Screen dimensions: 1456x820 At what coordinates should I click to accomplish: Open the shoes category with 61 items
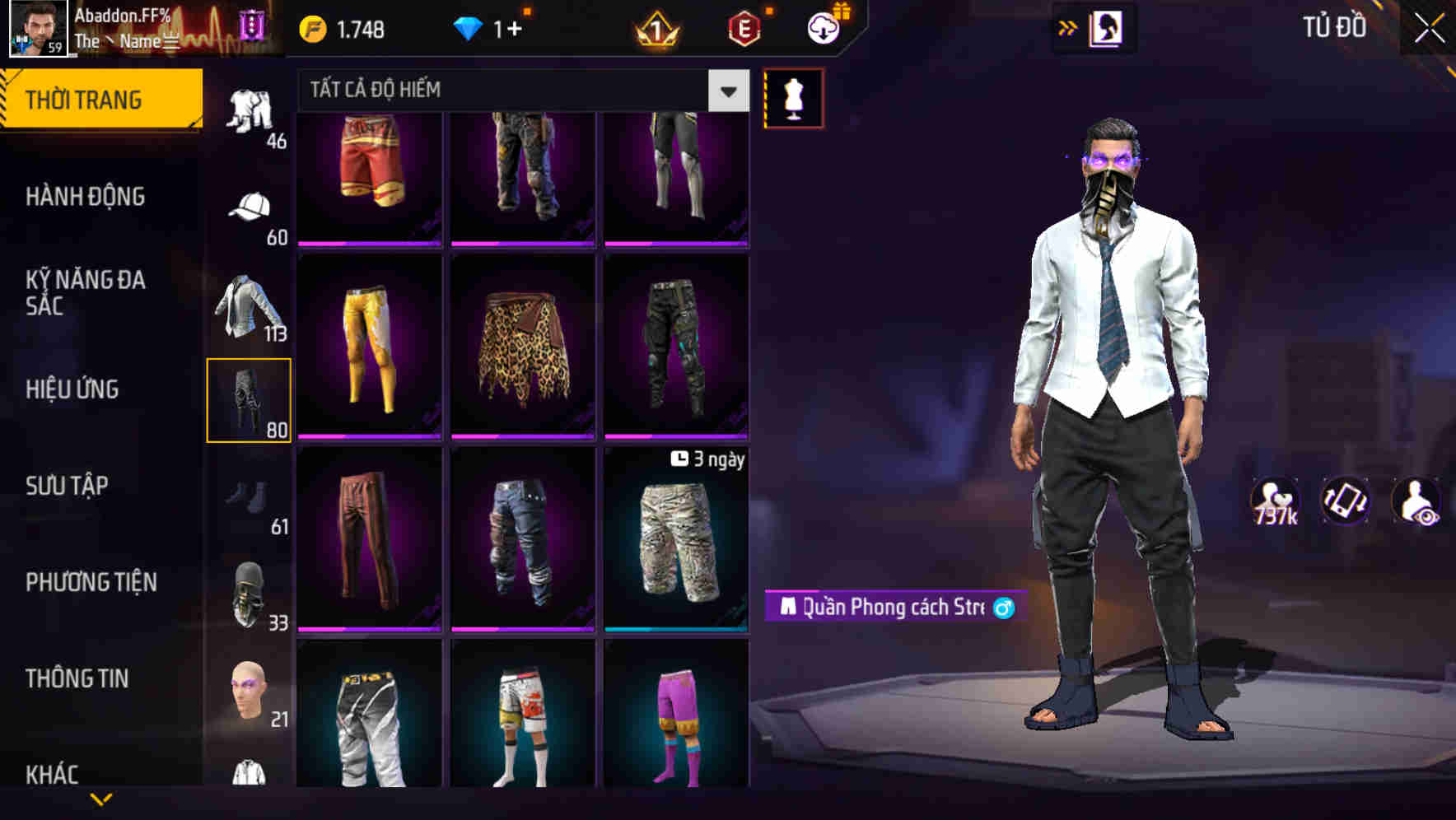pos(250,495)
